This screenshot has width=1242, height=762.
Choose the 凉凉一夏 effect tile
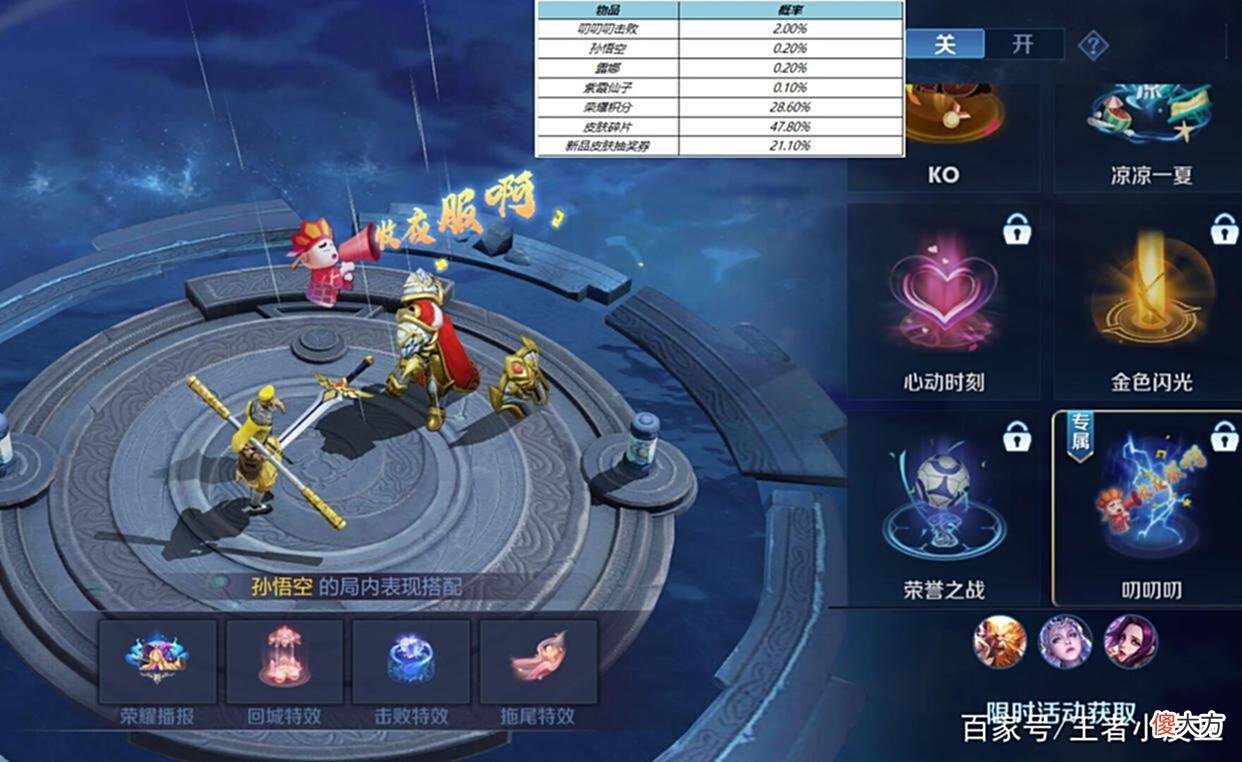(1150, 135)
